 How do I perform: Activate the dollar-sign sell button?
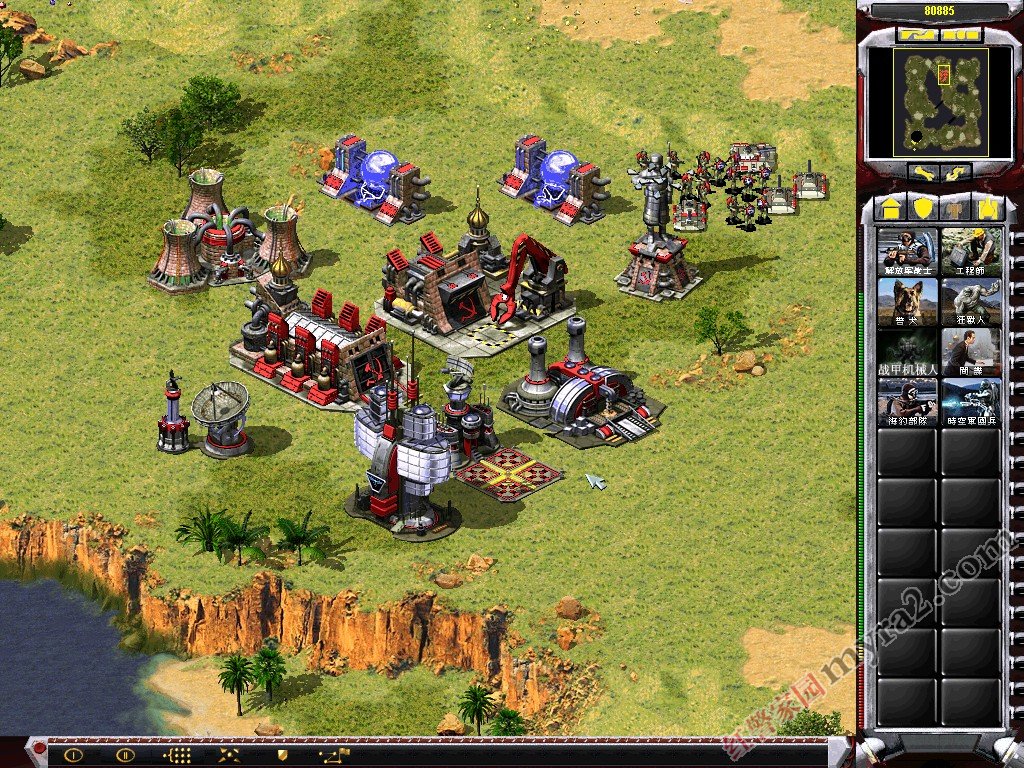(956, 172)
